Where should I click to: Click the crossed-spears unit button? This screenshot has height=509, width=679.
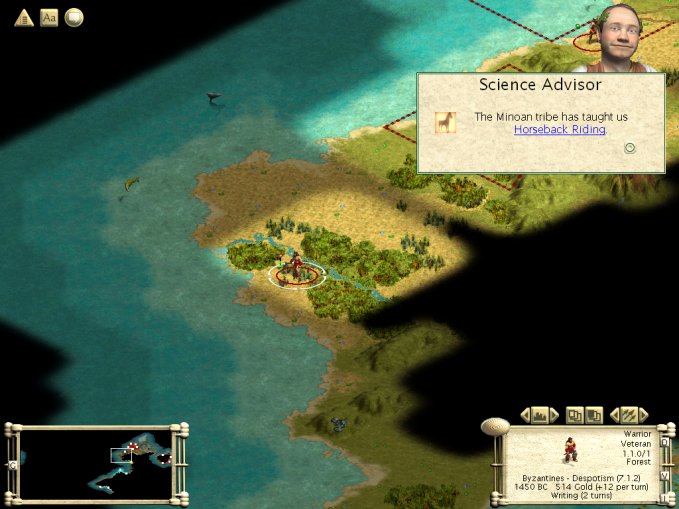[629, 414]
